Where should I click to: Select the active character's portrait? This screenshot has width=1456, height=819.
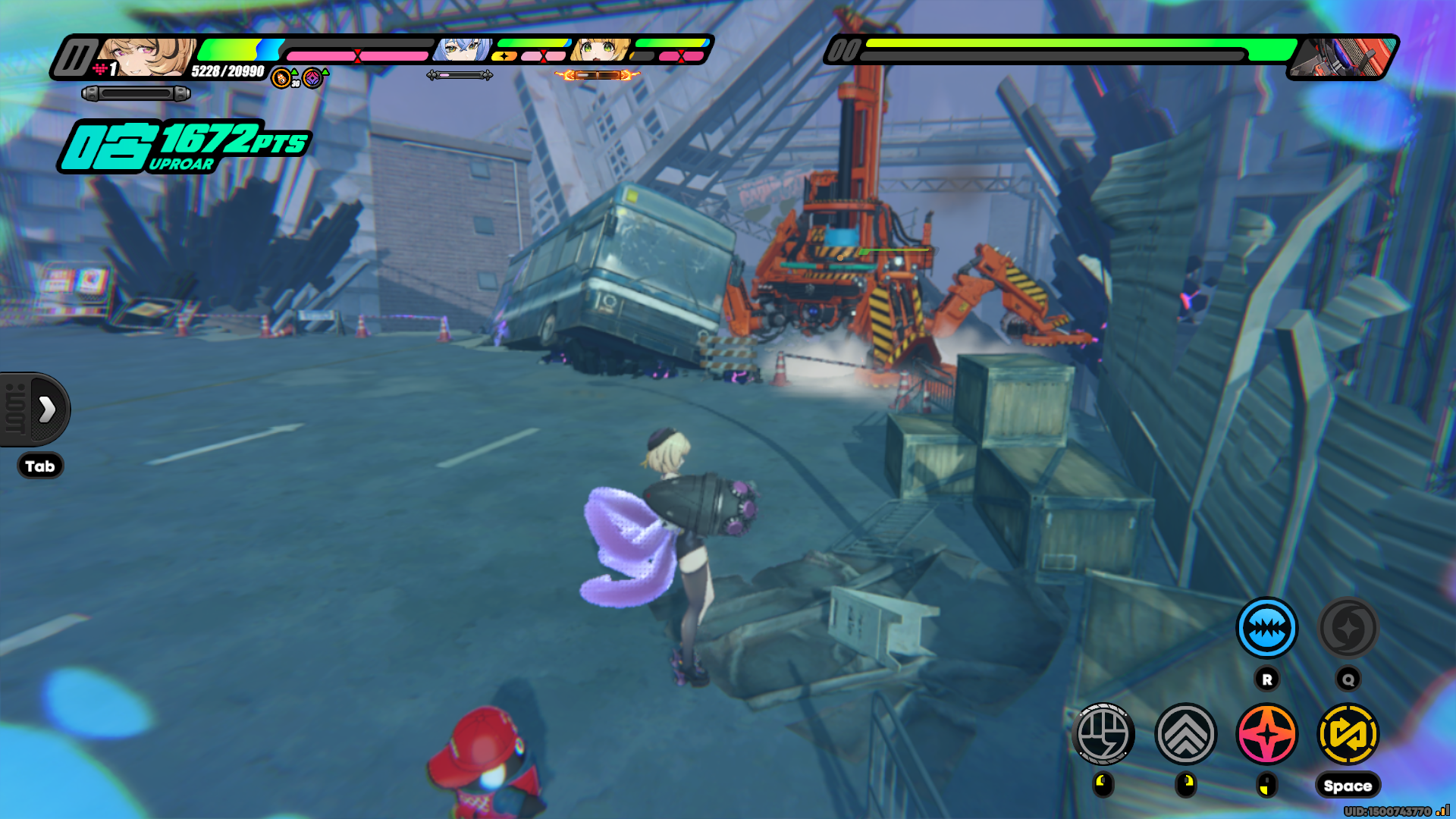(149, 56)
